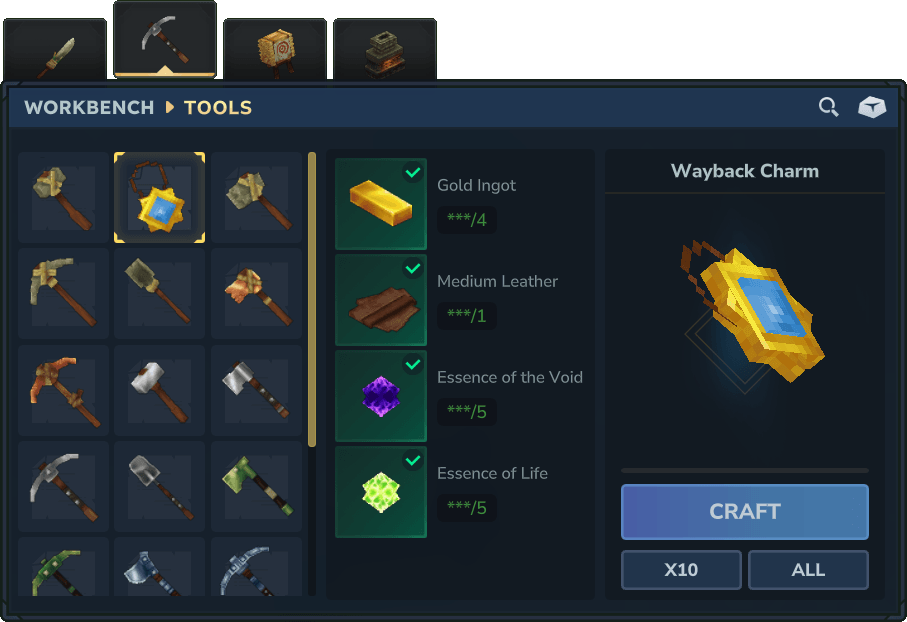Screen dimensions: 907x622
Task: Craft the Wayback Charm
Action: (x=744, y=512)
